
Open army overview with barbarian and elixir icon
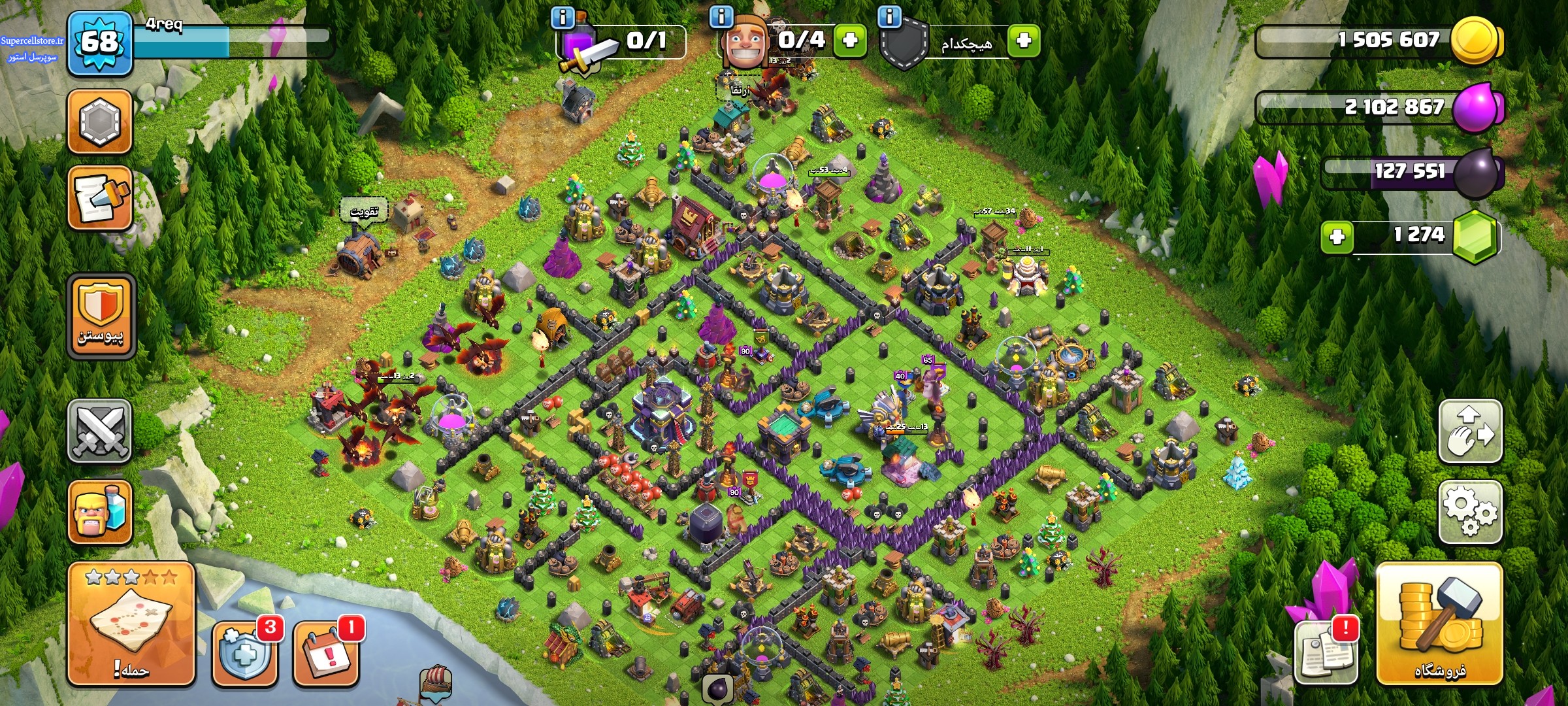click(x=100, y=512)
